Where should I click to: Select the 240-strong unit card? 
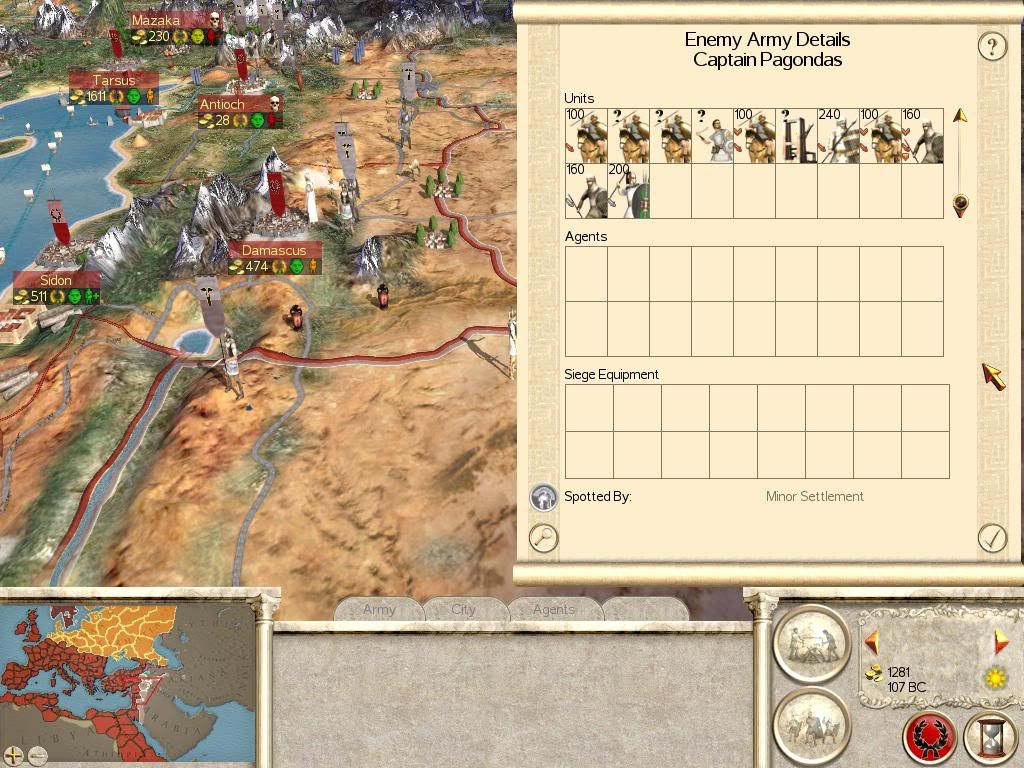click(838, 136)
